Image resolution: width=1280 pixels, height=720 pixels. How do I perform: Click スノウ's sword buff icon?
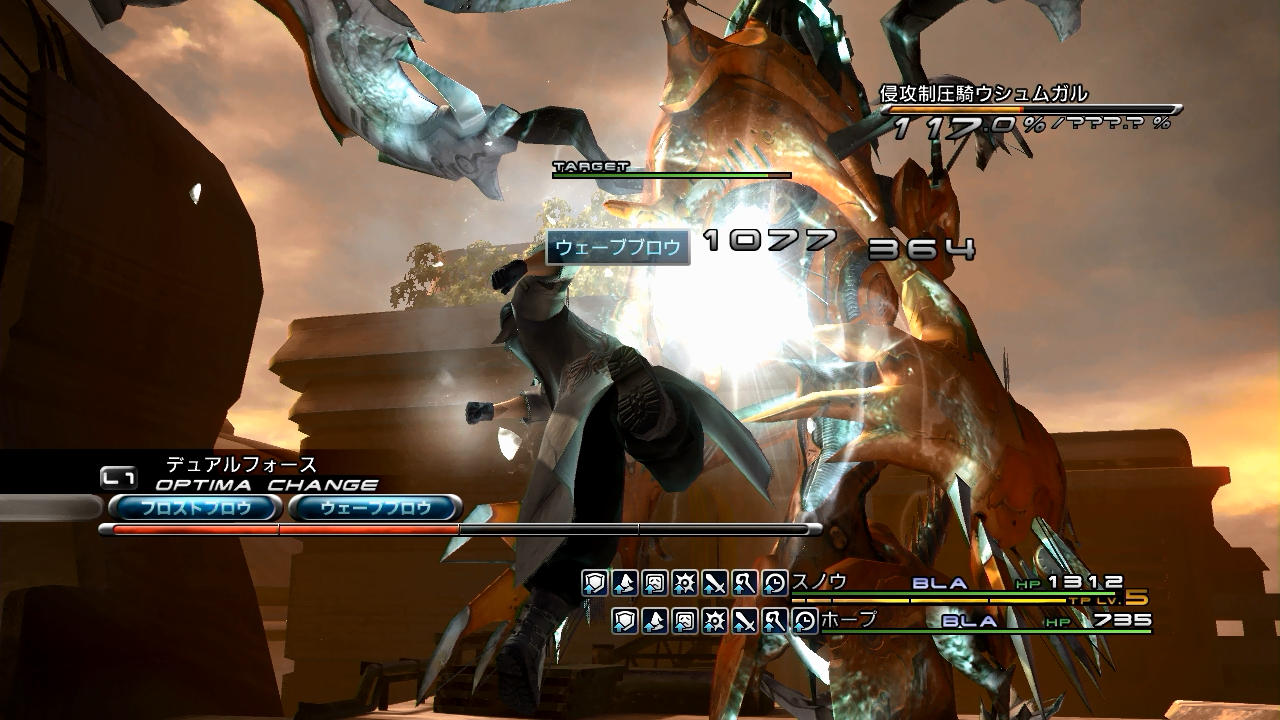tap(715, 583)
